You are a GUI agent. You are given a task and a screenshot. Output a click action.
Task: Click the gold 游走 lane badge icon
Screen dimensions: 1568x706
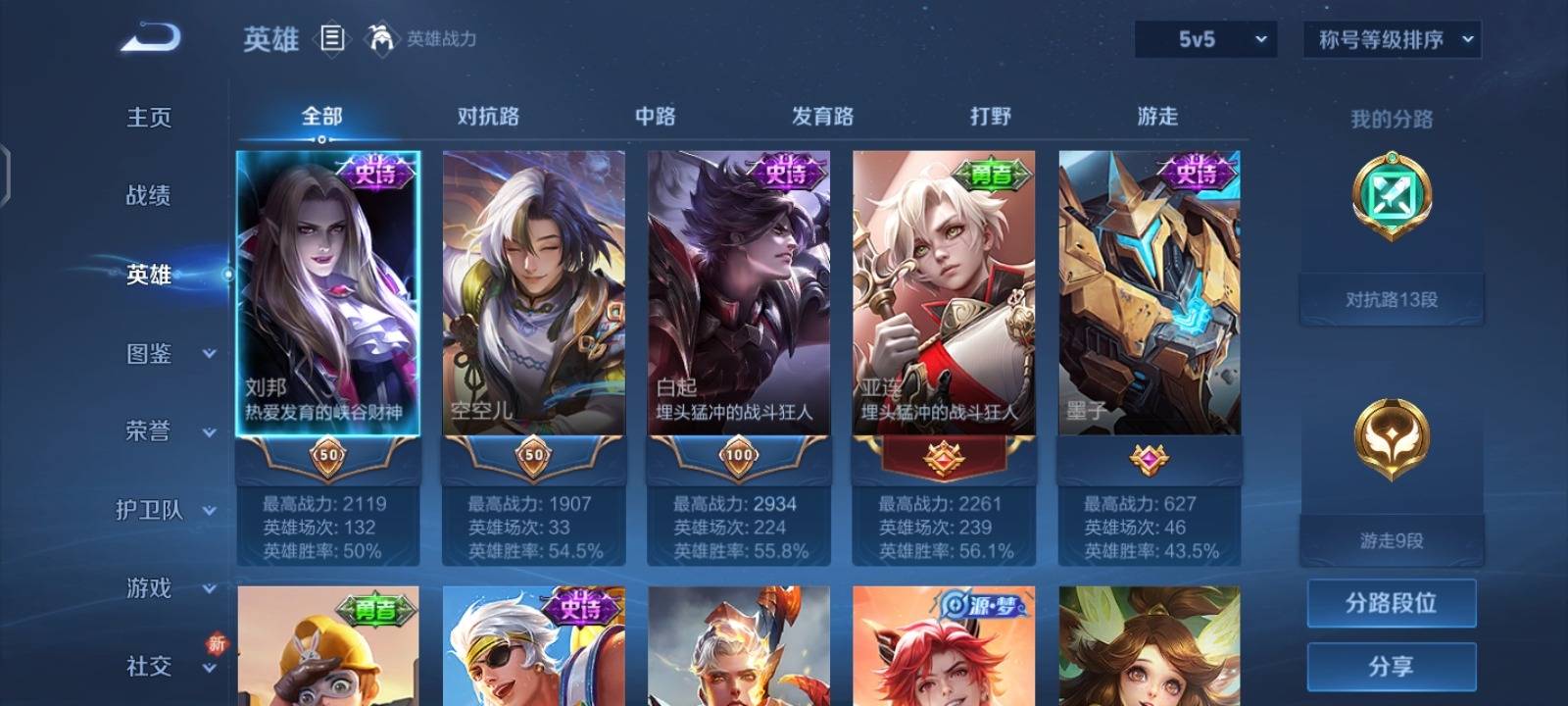point(1392,439)
